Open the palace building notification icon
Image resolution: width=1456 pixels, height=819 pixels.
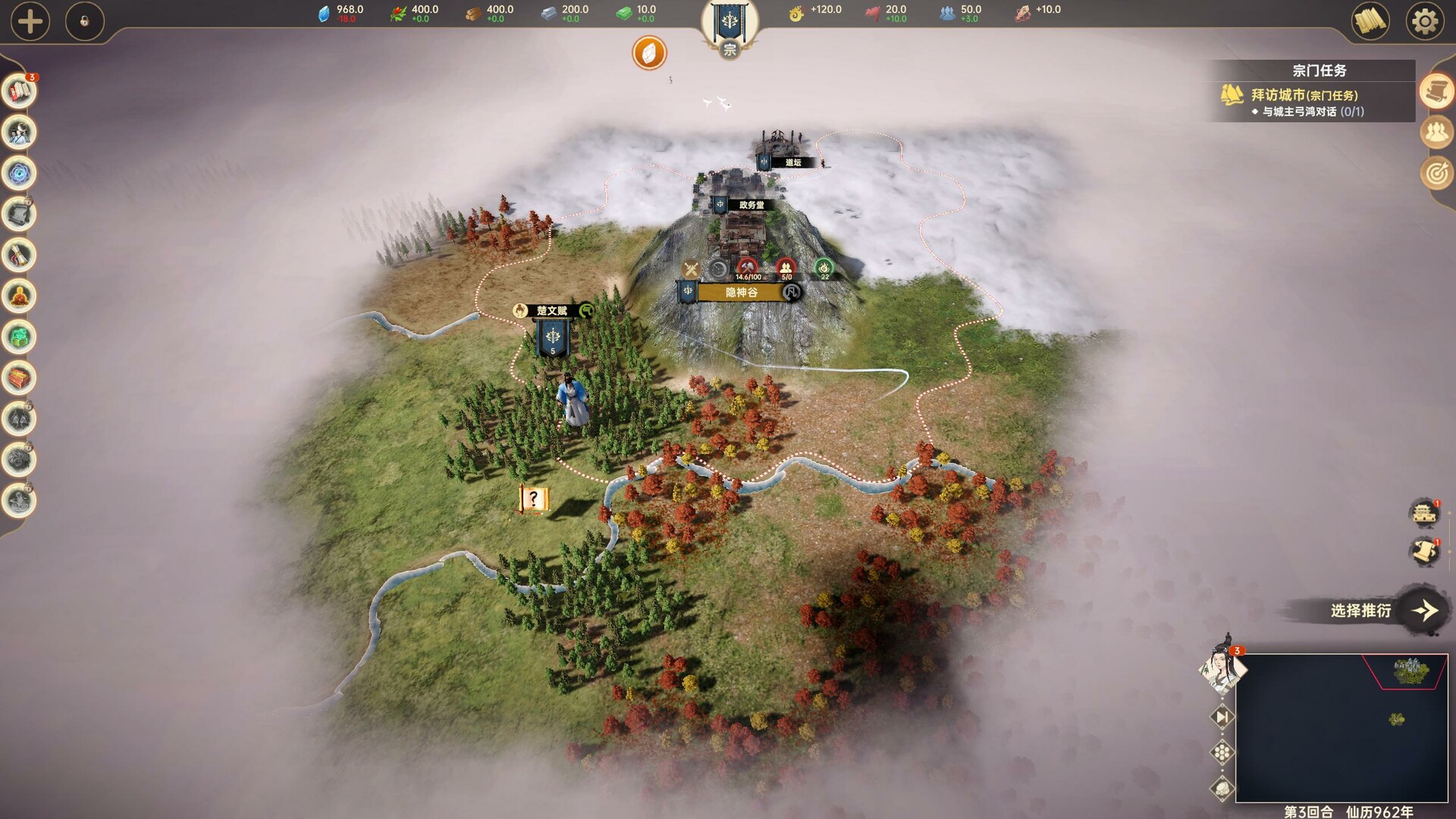pos(1425,513)
